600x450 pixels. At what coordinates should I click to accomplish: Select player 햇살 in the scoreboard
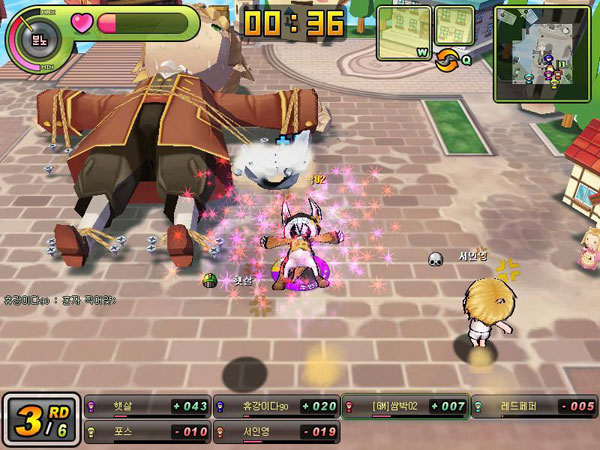(x=148, y=406)
